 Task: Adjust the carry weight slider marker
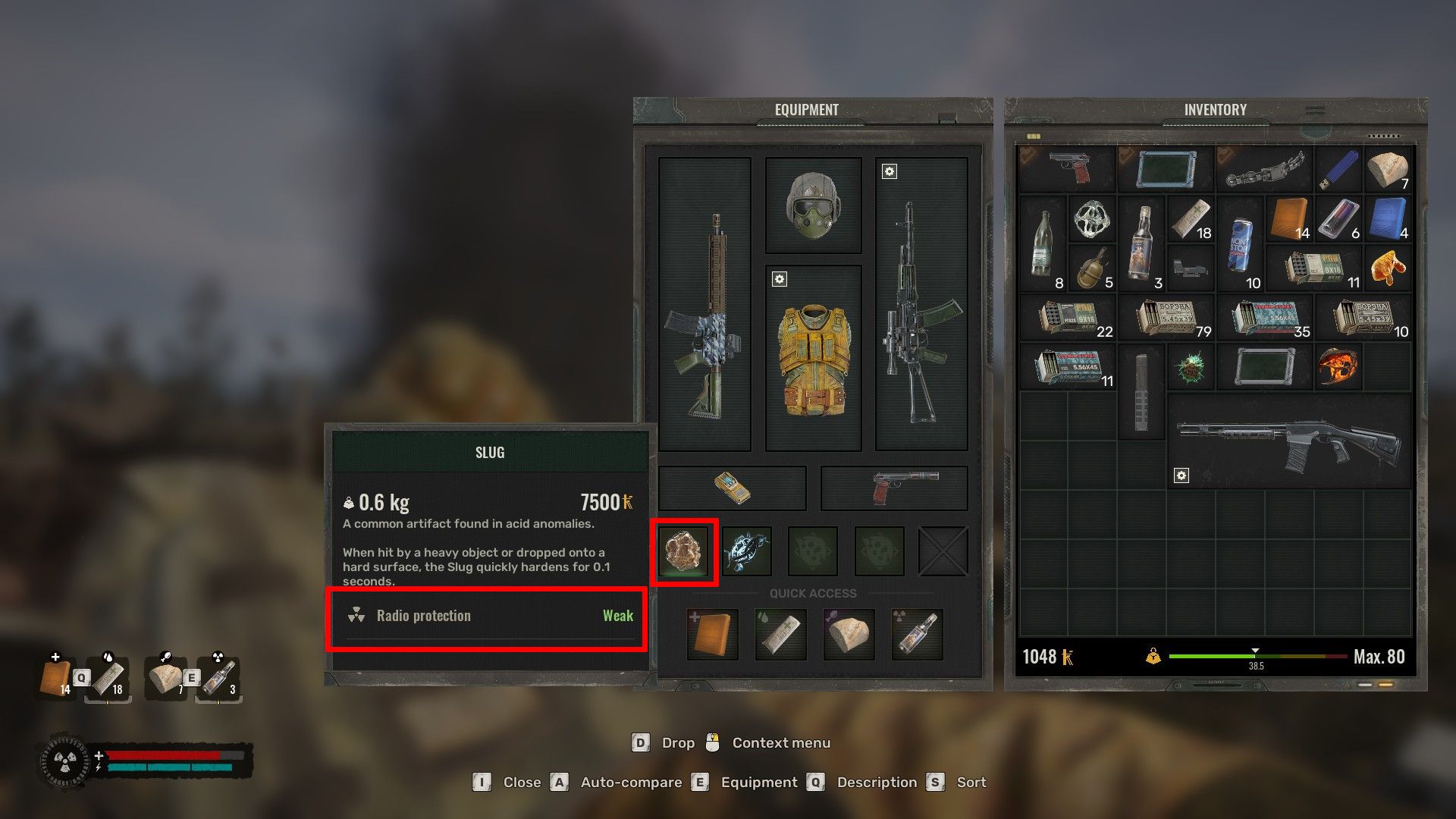[1256, 650]
